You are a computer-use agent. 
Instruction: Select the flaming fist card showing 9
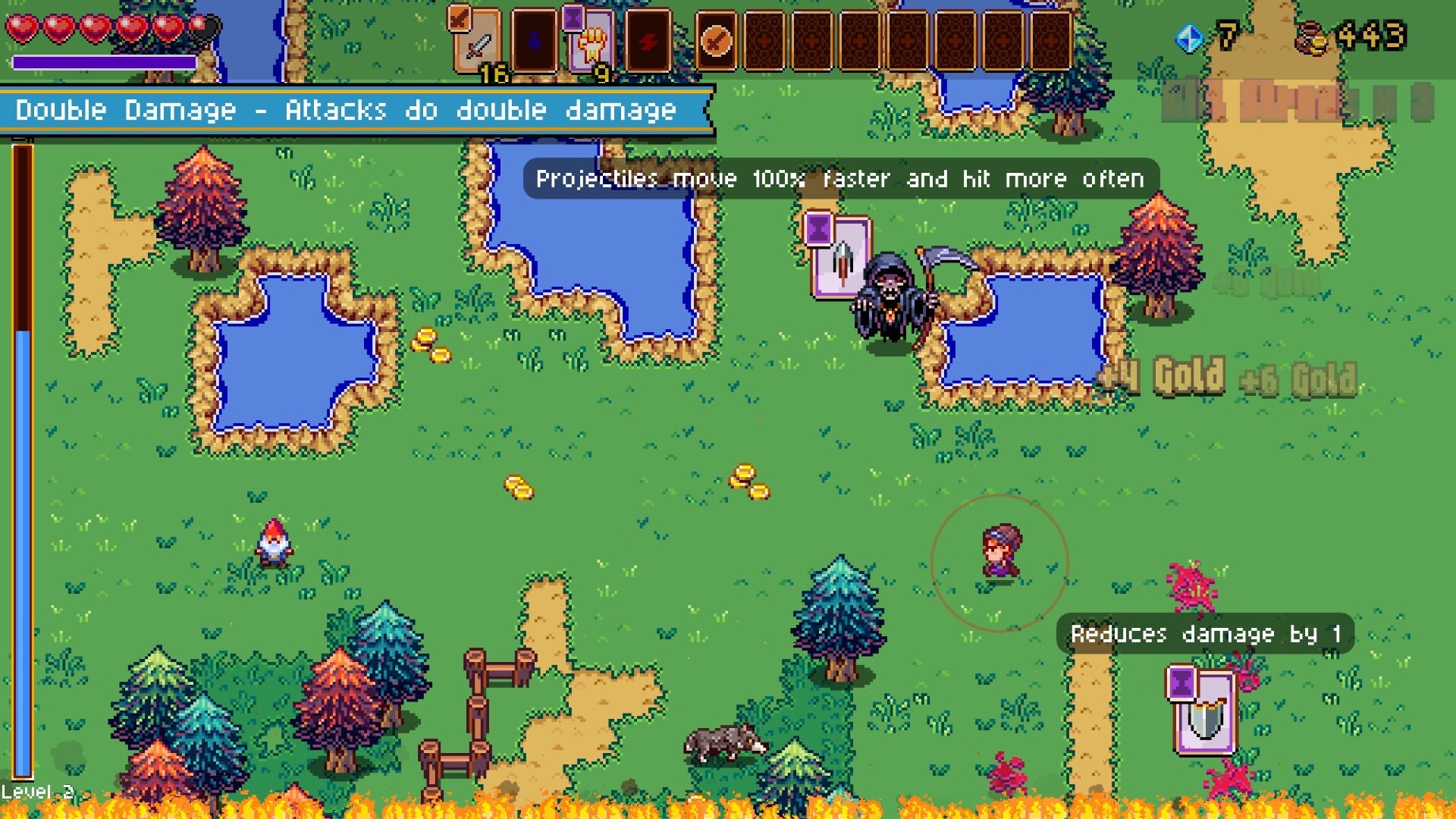(593, 44)
